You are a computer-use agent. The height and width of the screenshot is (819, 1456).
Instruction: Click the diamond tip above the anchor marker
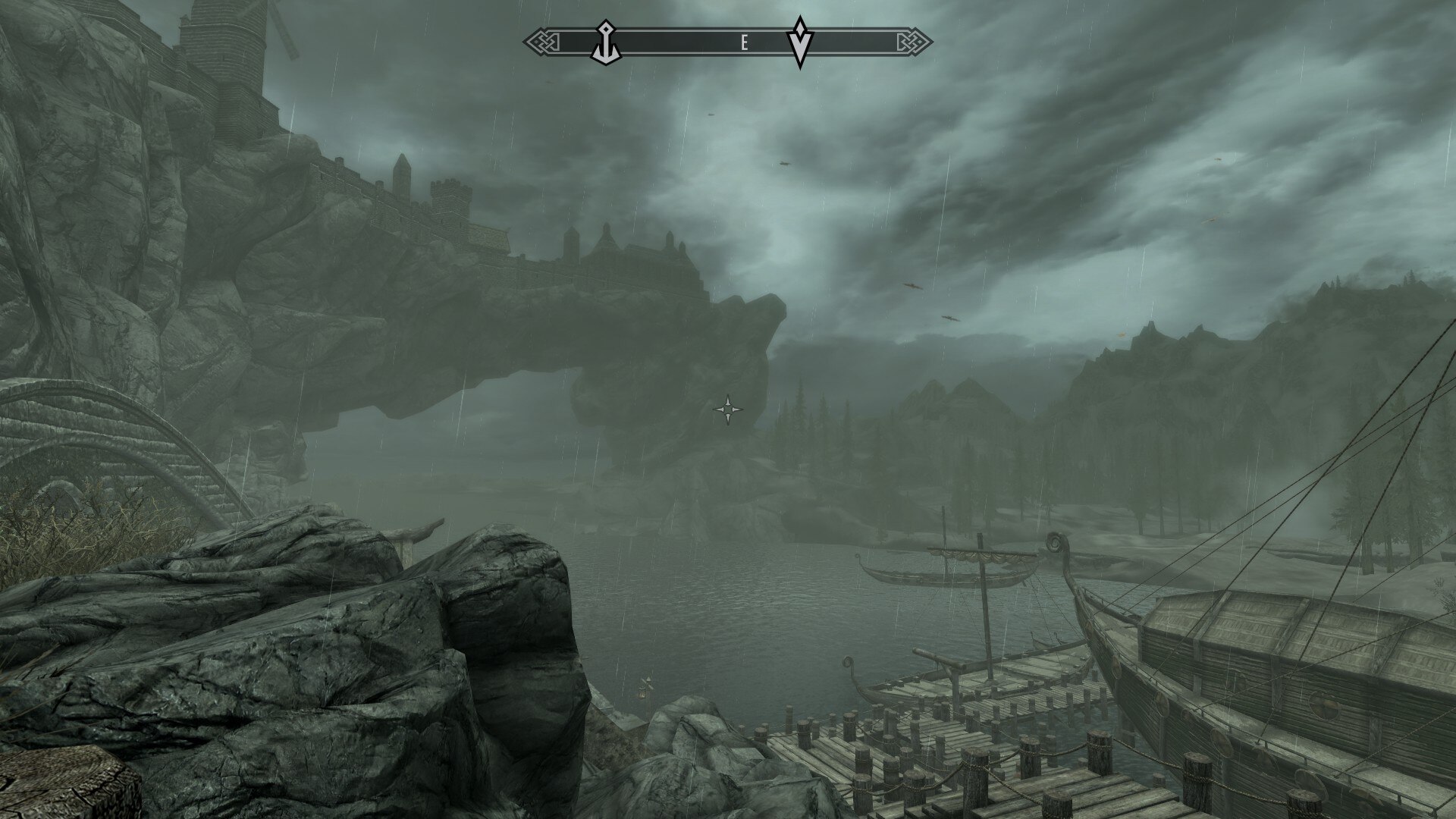click(x=606, y=27)
